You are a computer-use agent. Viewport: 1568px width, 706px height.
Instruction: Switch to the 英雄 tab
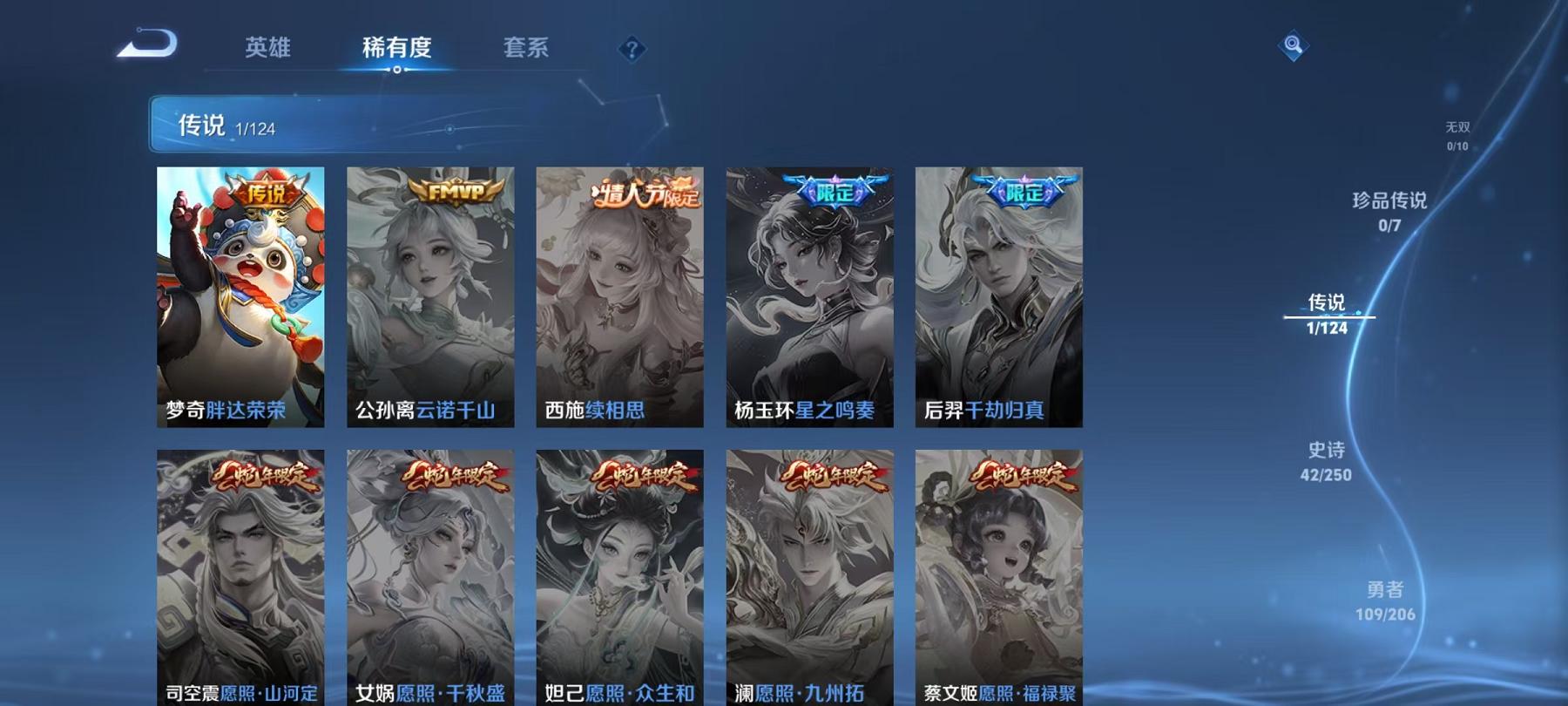(270, 50)
